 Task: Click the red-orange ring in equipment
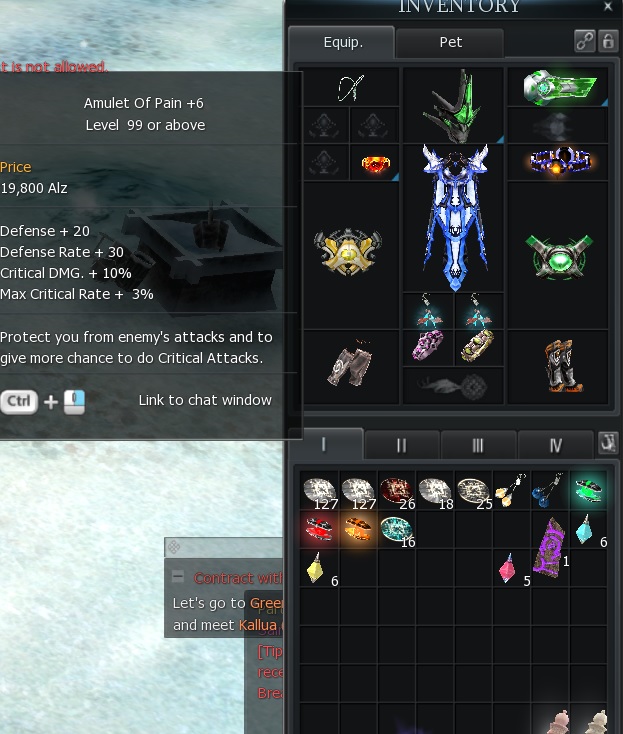coord(375,164)
